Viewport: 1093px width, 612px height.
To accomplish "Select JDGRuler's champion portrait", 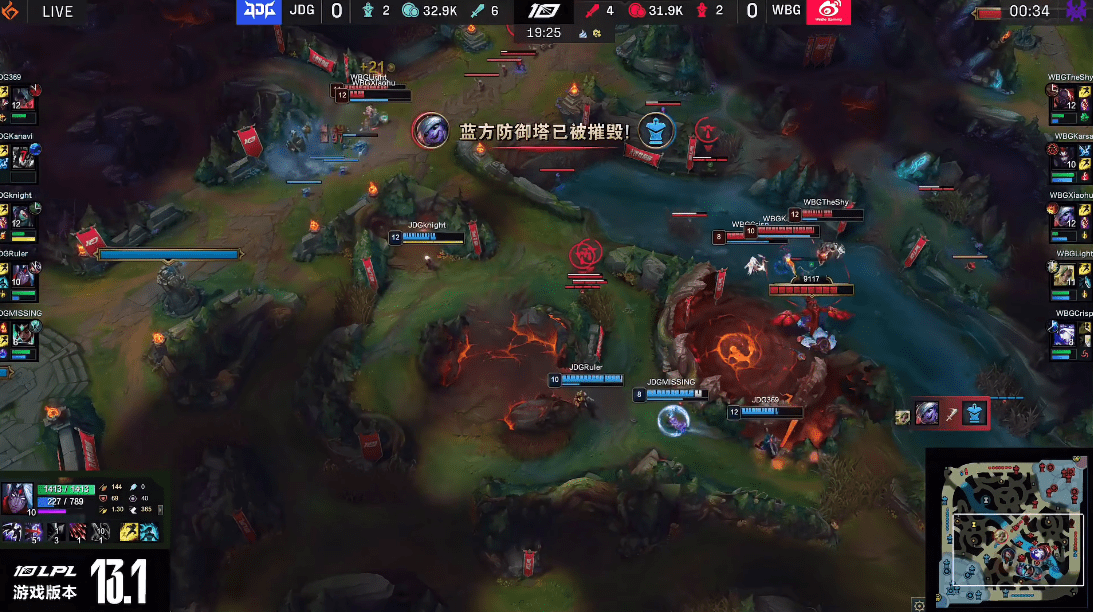I will [22, 275].
